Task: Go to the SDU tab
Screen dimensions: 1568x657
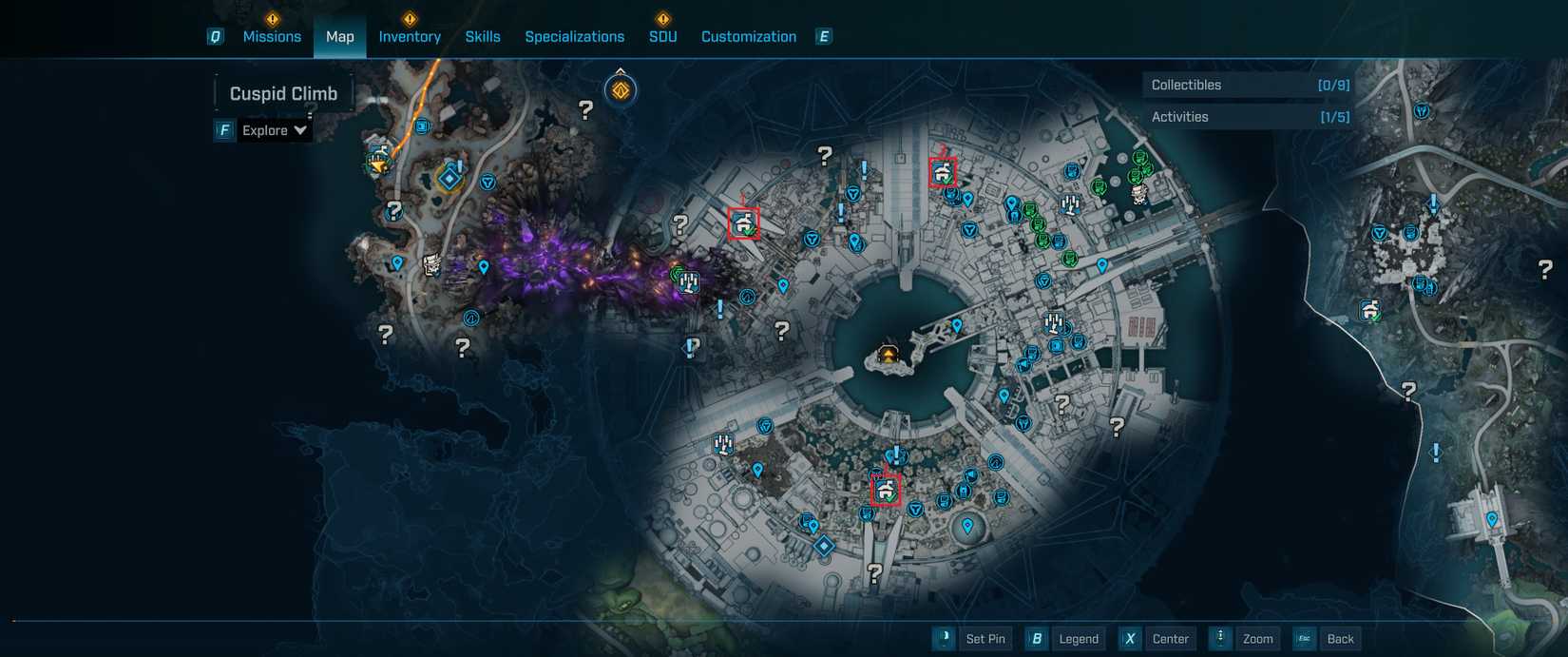Action: pos(662,36)
